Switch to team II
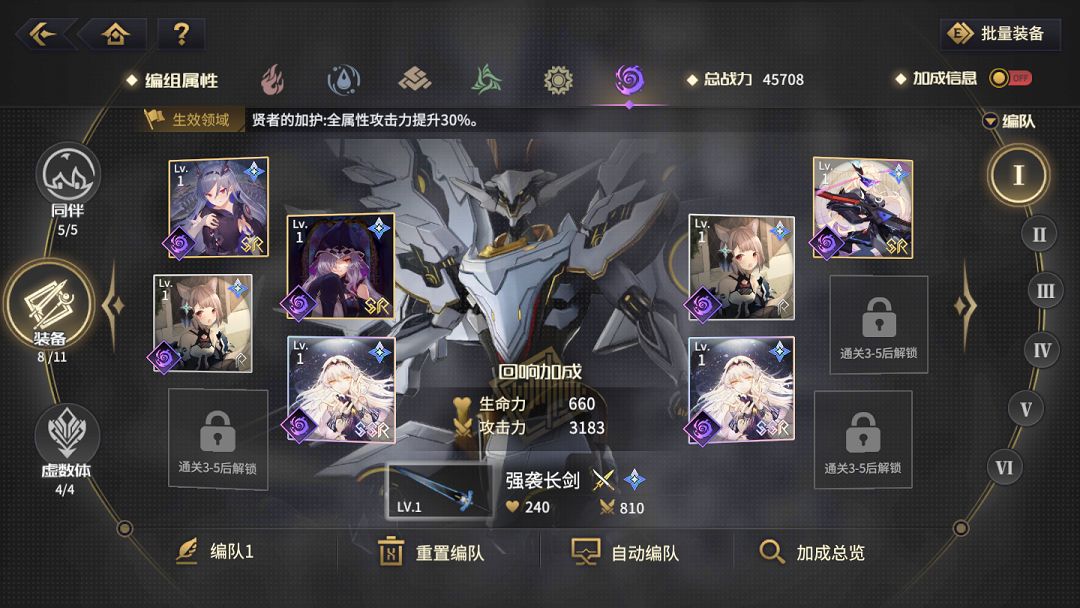 click(1039, 234)
